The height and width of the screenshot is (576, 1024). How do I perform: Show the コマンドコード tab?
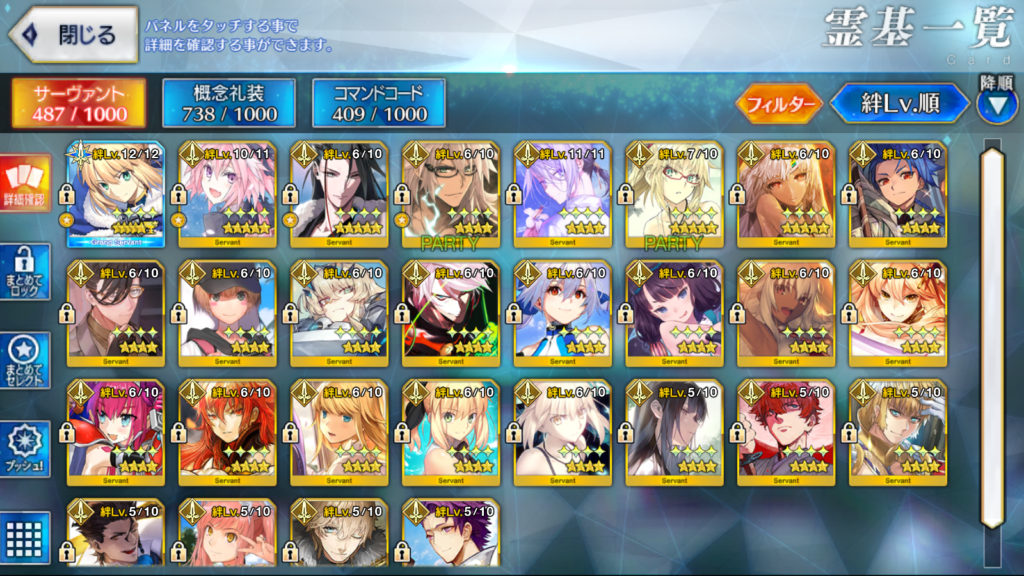pyautogui.click(x=379, y=103)
